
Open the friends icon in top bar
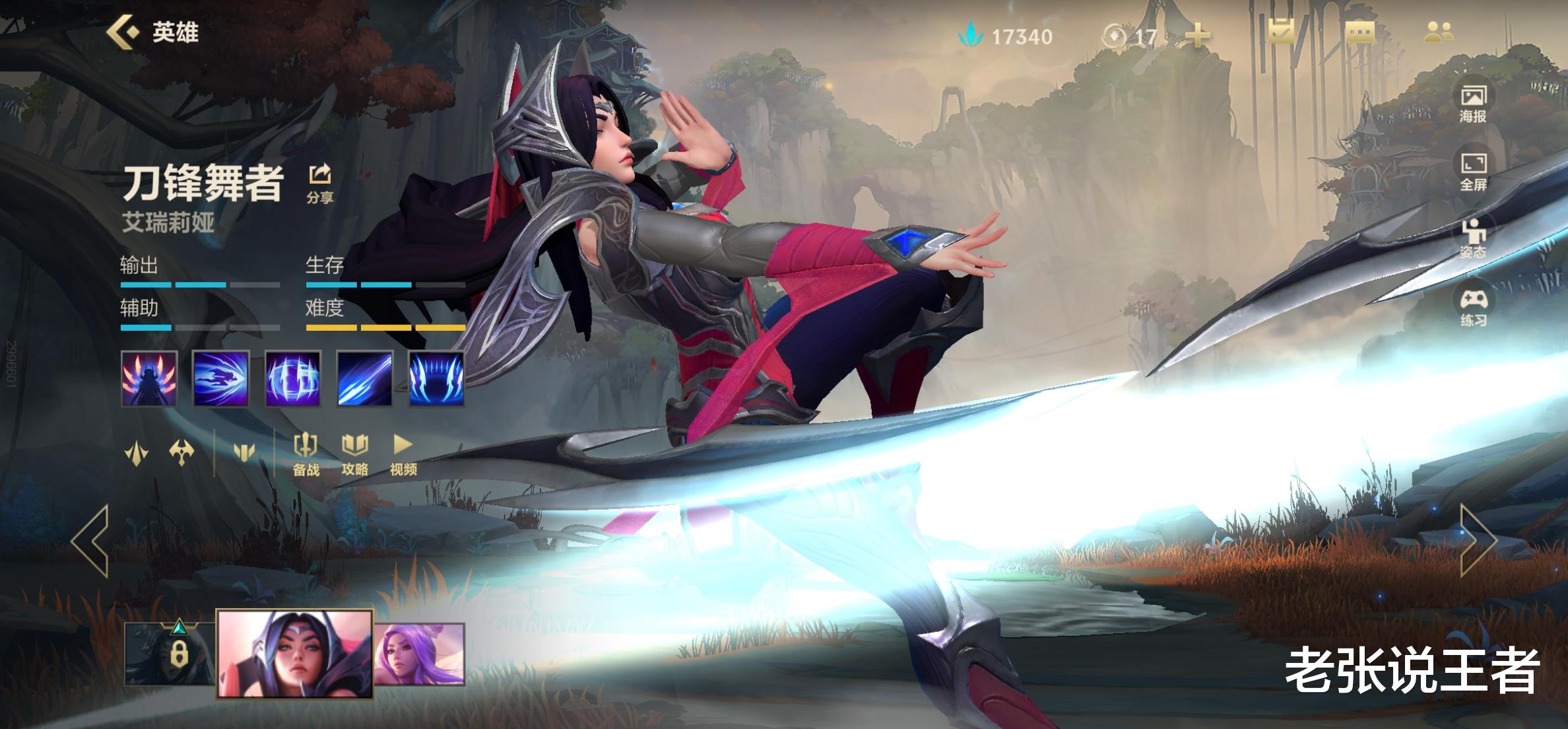click(x=1438, y=32)
